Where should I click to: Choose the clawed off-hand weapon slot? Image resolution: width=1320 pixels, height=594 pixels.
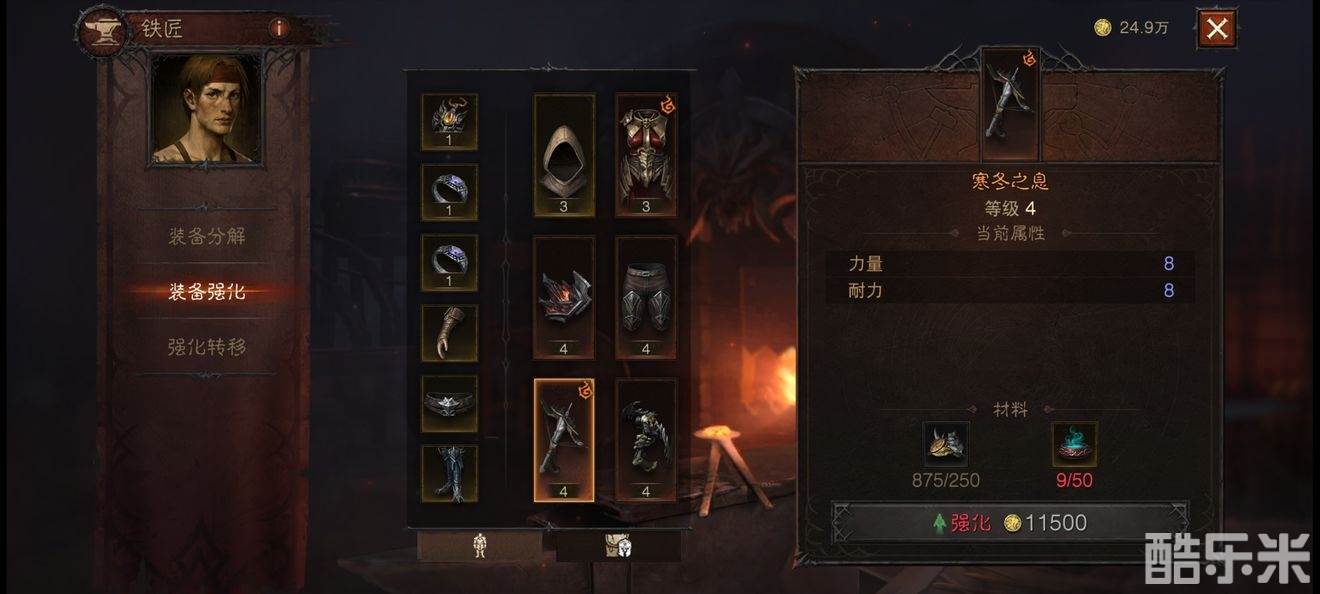point(646,439)
